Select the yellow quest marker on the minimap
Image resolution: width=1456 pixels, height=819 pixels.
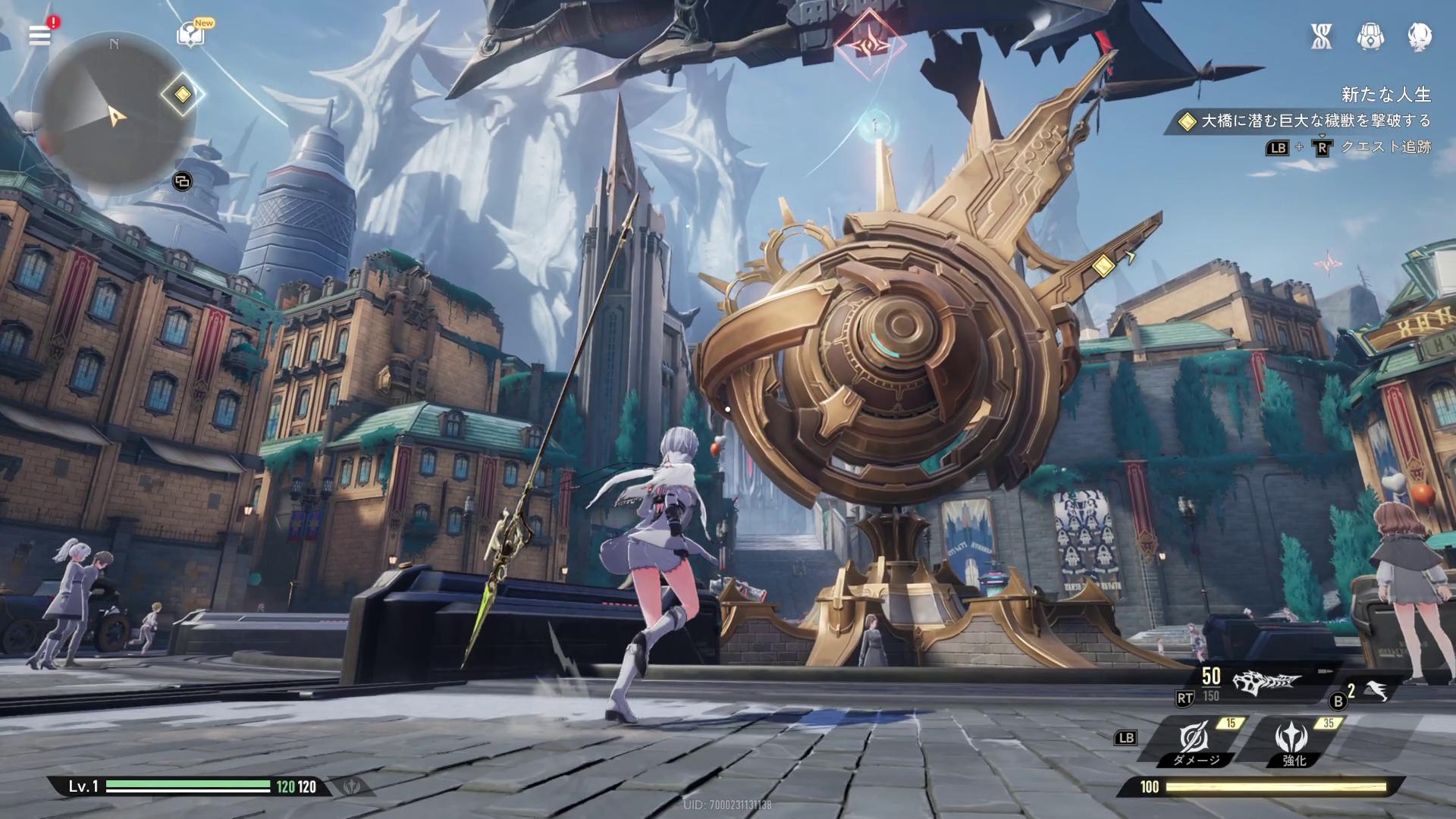(182, 95)
